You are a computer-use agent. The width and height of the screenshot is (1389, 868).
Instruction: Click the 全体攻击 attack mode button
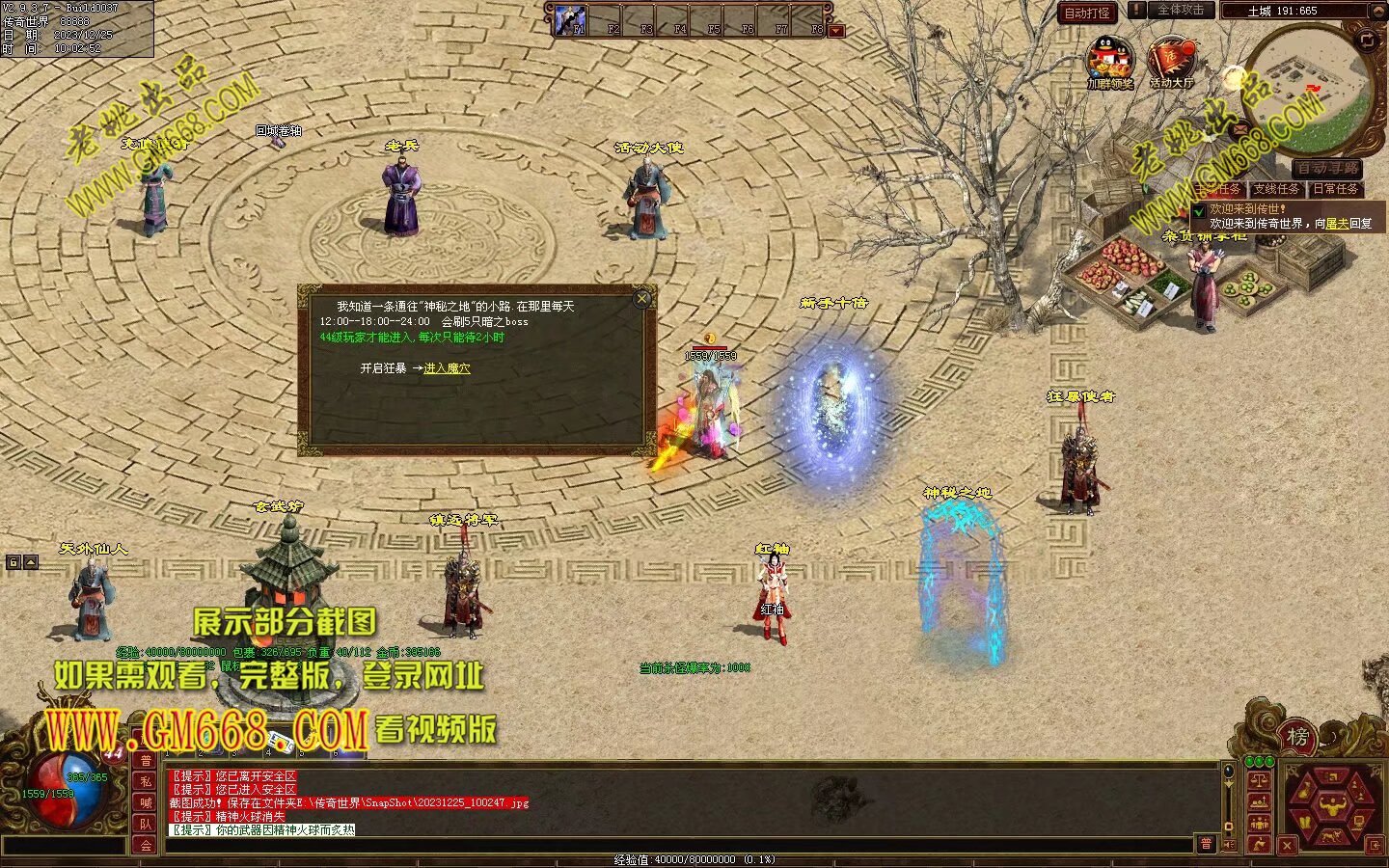click(x=1180, y=10)
